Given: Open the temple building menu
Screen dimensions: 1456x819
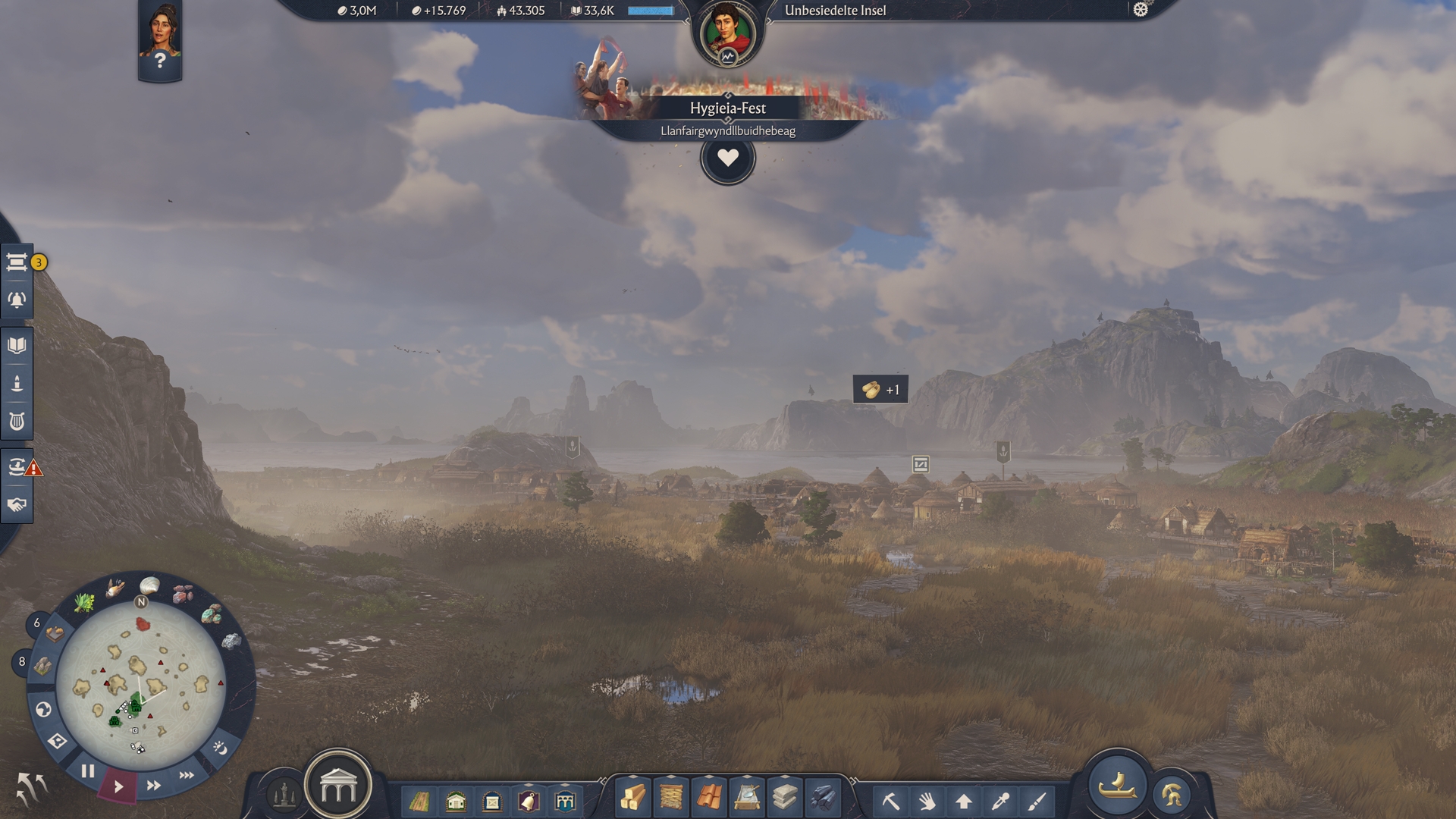Looking at the screenshot, I should click(x=338, y=786).
